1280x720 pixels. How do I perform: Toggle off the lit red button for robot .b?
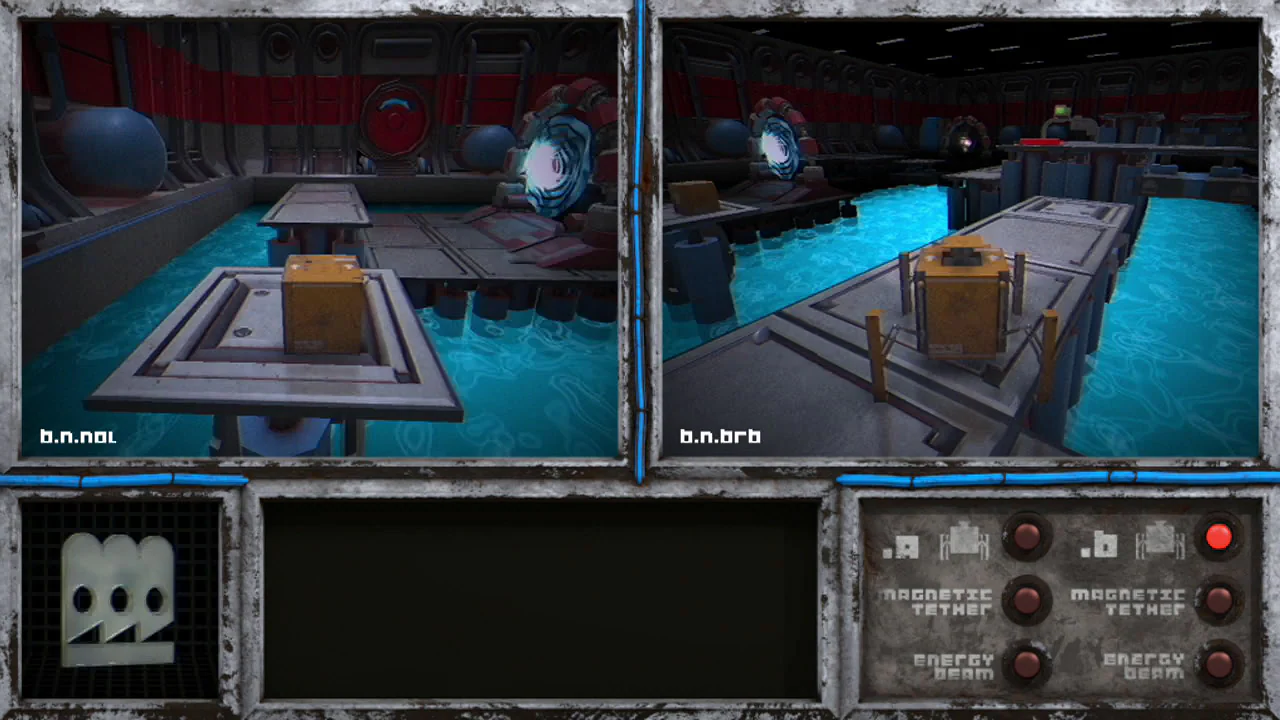point(1218,538)
